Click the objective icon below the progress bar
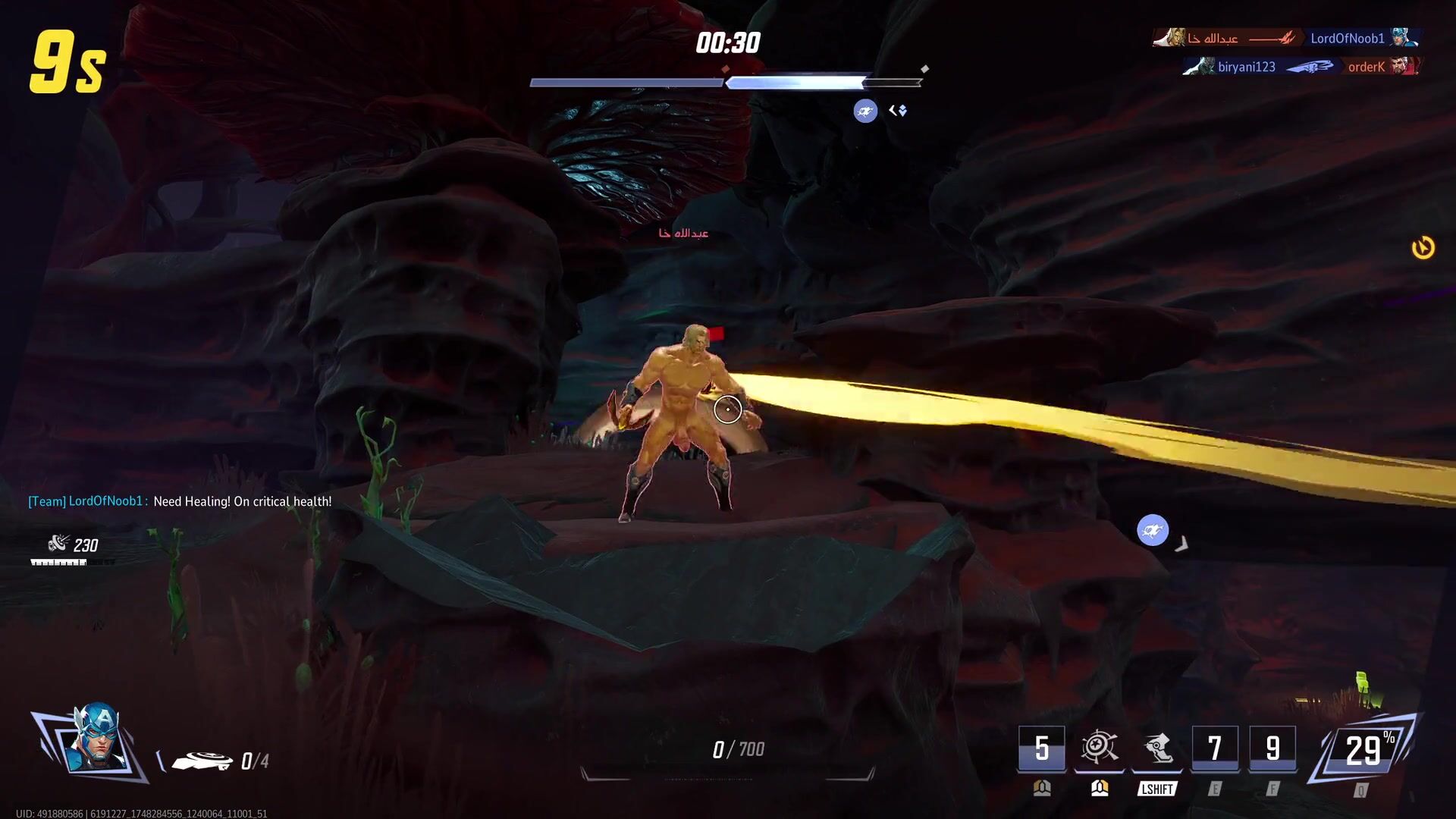Screen dimensions: 1456x819 pos(865,111)
